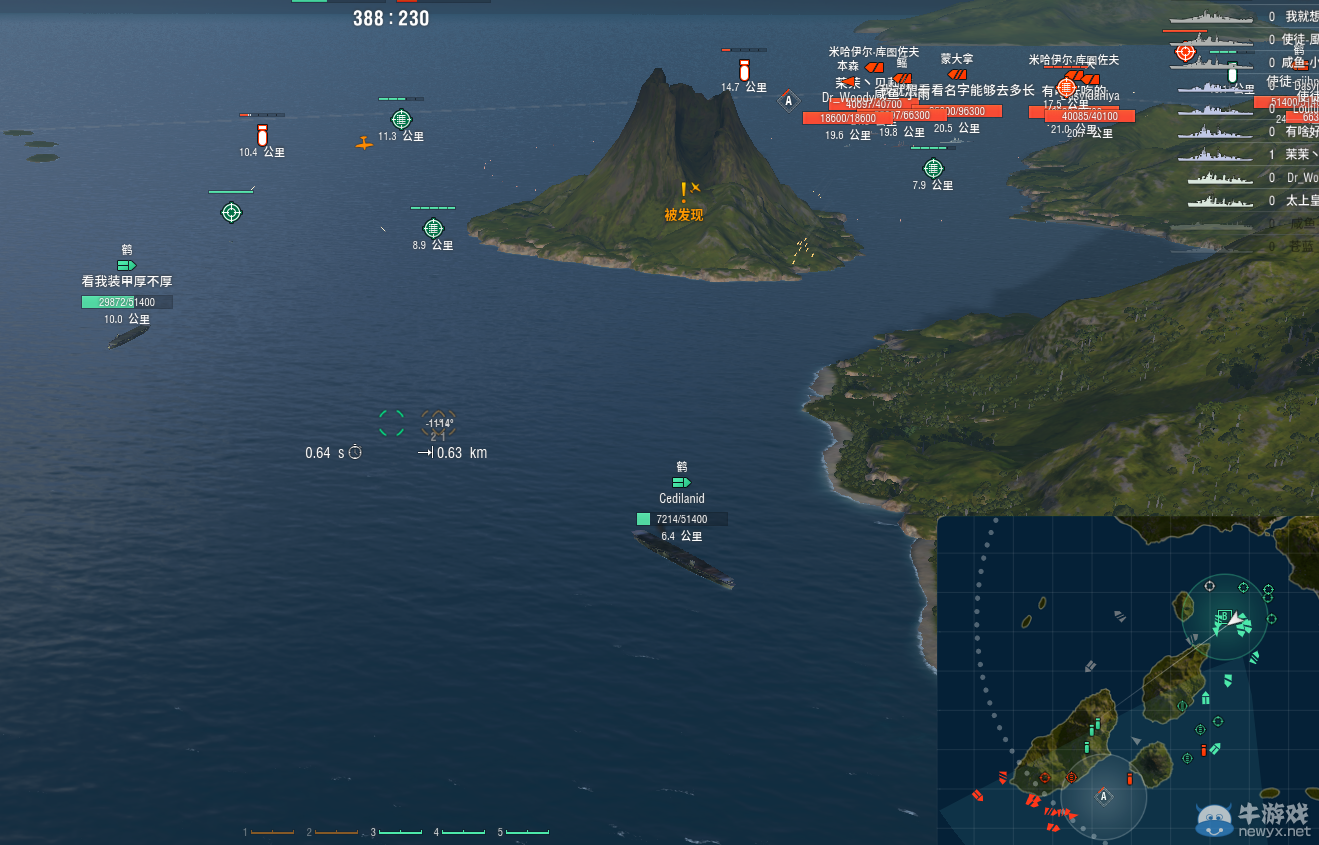Click the green spotting circle at 8.9 公里
This screenshot has width=1319, height=845.
433,227
